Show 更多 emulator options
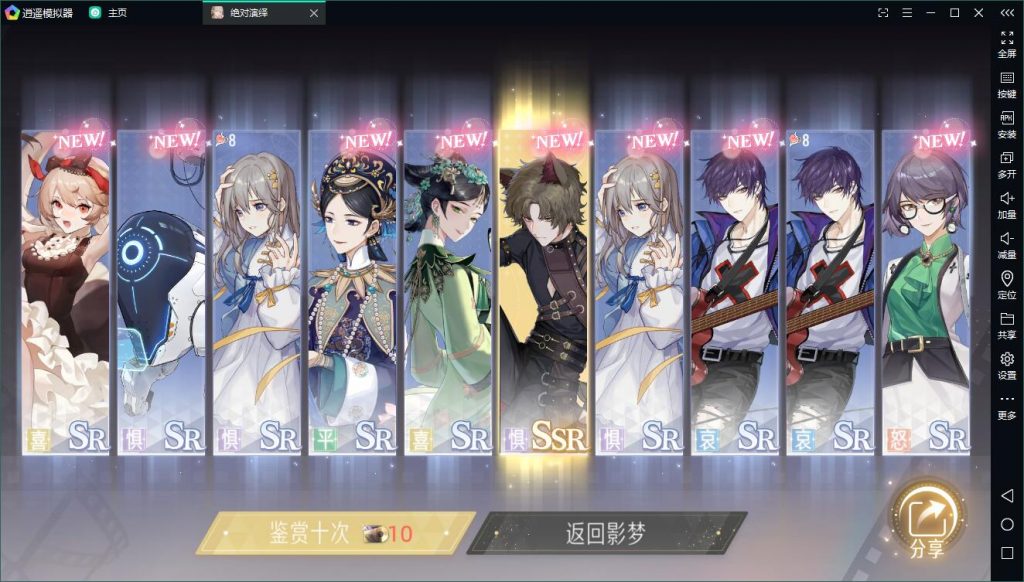This screenshot has width=1024, height=582. coord(1007,405)
